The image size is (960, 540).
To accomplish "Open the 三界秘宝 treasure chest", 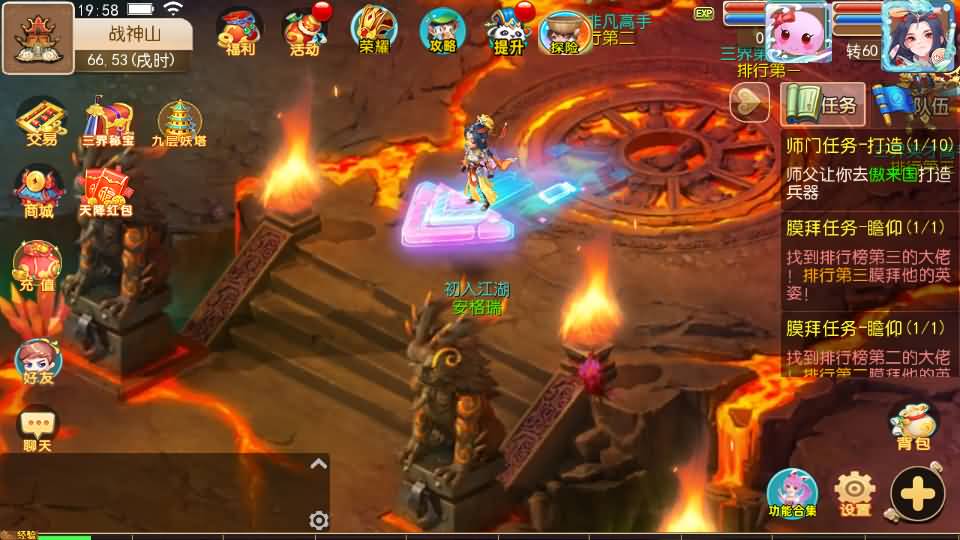I will (x=109, y=122).
